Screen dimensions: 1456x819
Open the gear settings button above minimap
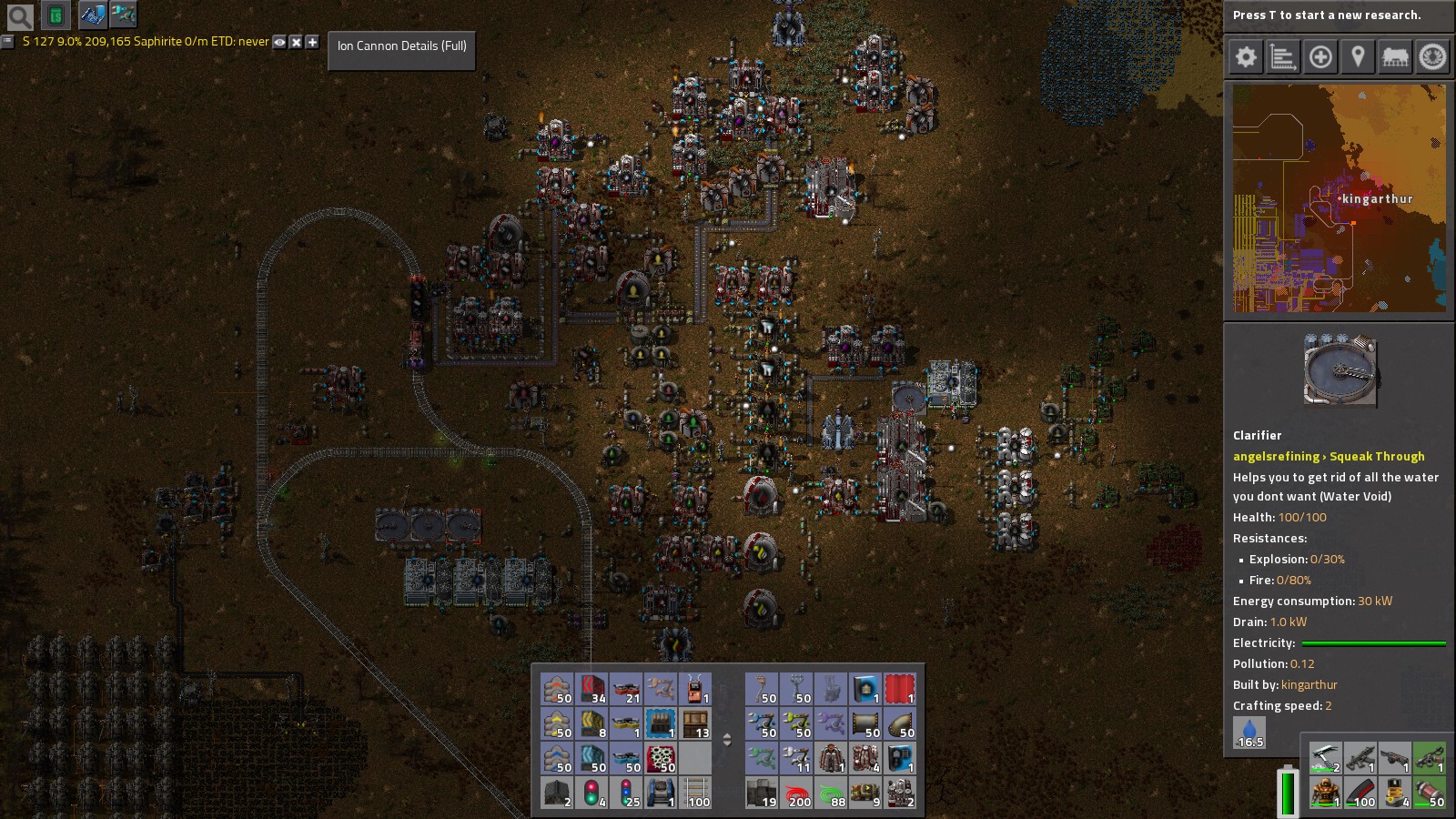coord(1246,57)
